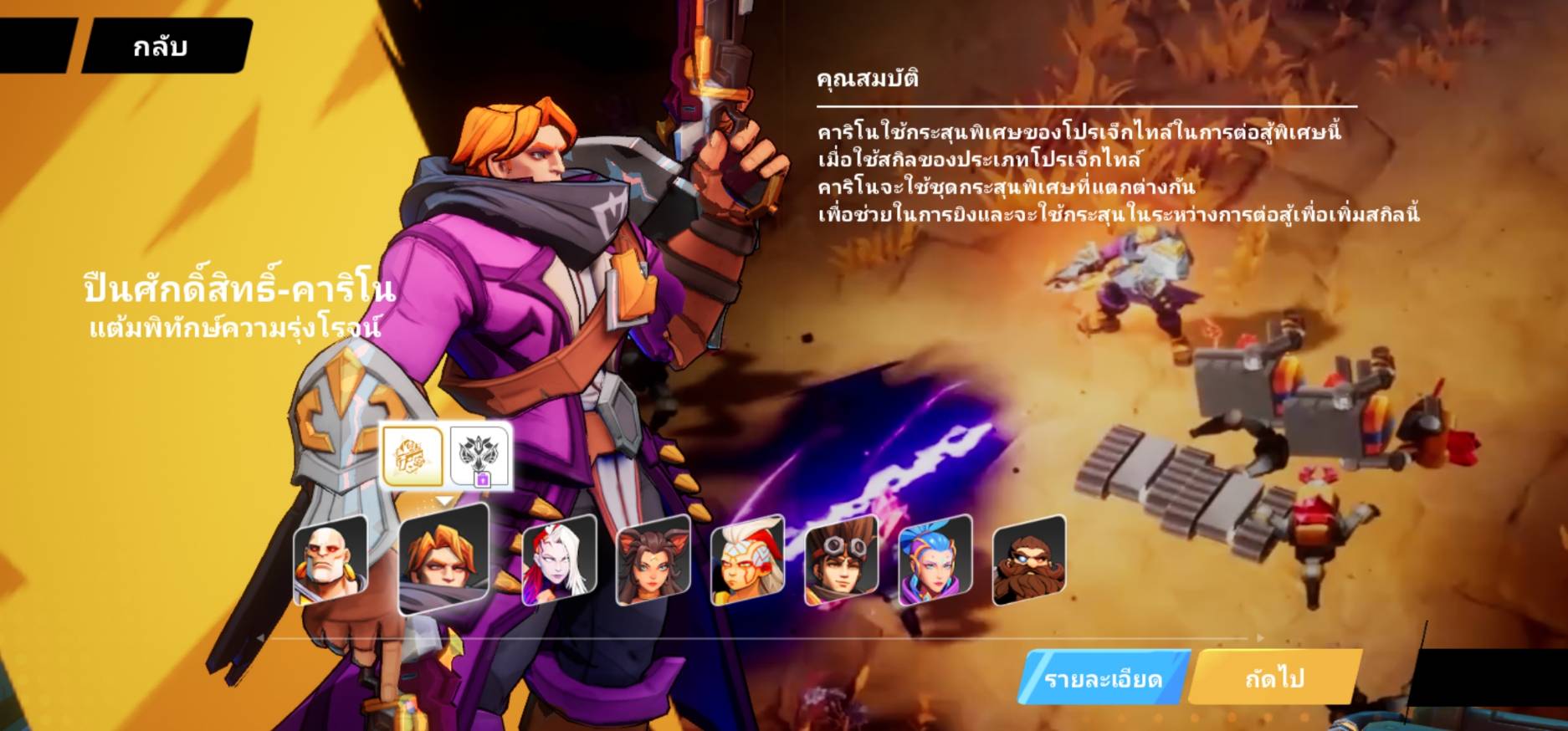Continue with the ถัดไป button
1568x731 pixels.
click(1273, 677)
